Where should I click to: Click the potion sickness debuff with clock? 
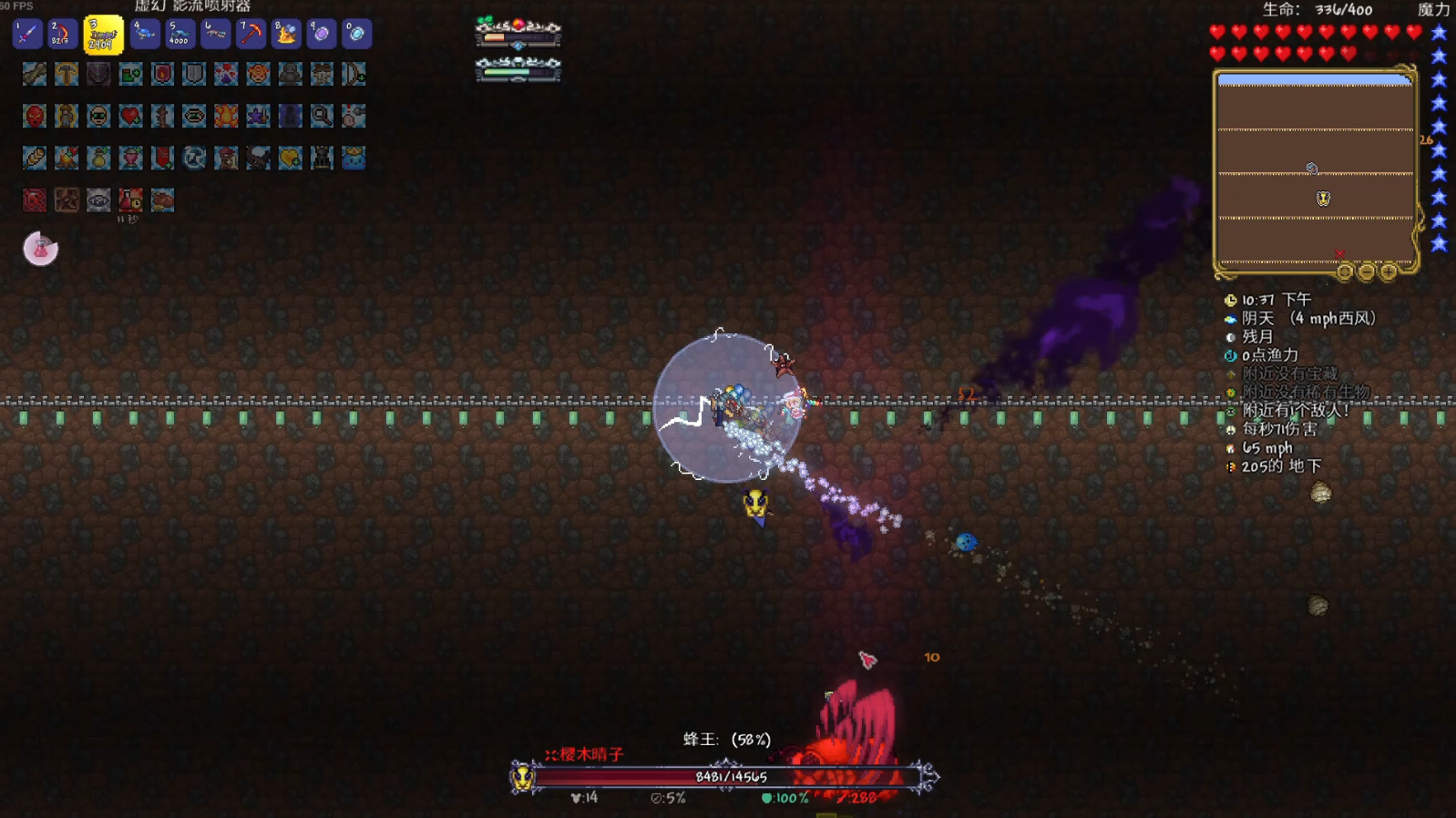pos(130,200)
